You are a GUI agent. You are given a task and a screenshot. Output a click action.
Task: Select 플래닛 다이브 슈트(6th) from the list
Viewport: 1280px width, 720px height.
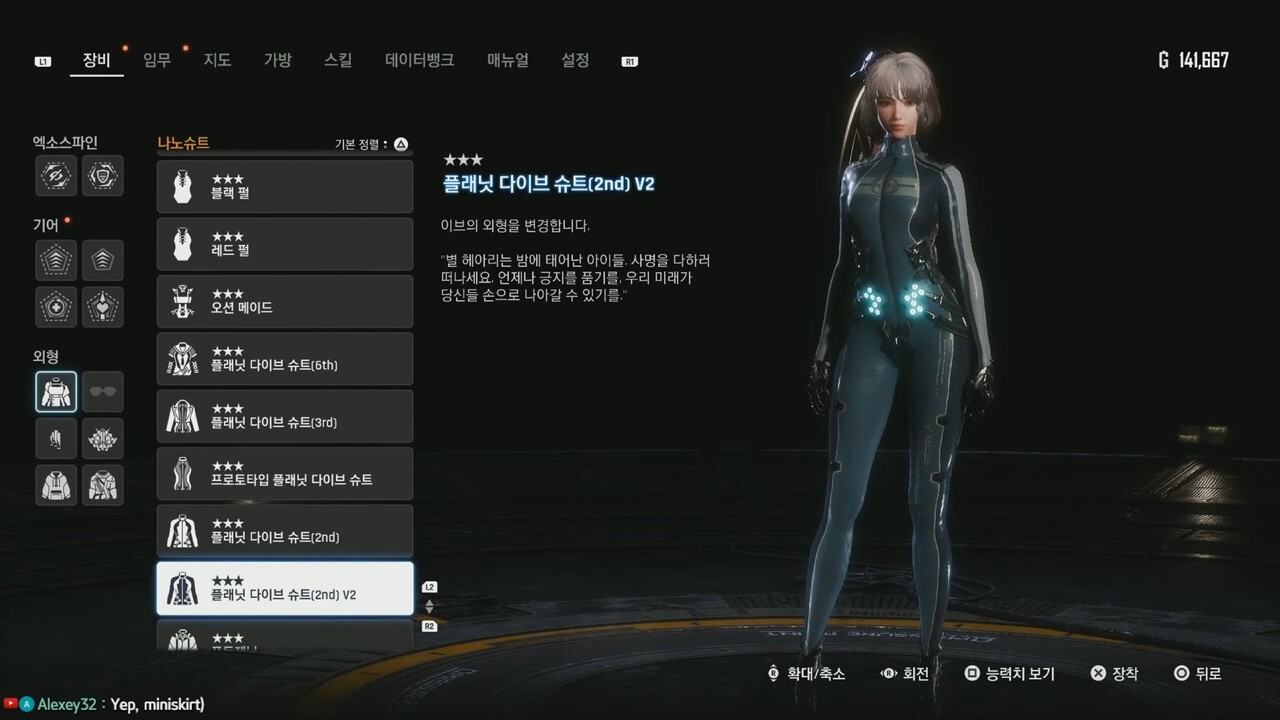[x=285, y=358]
